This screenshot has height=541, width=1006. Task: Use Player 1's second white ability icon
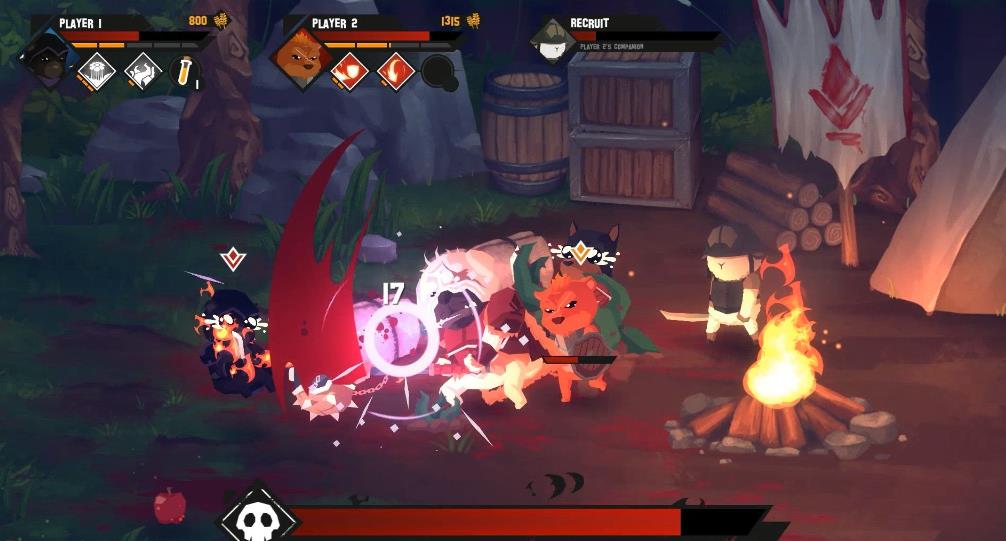click(141, 71)
